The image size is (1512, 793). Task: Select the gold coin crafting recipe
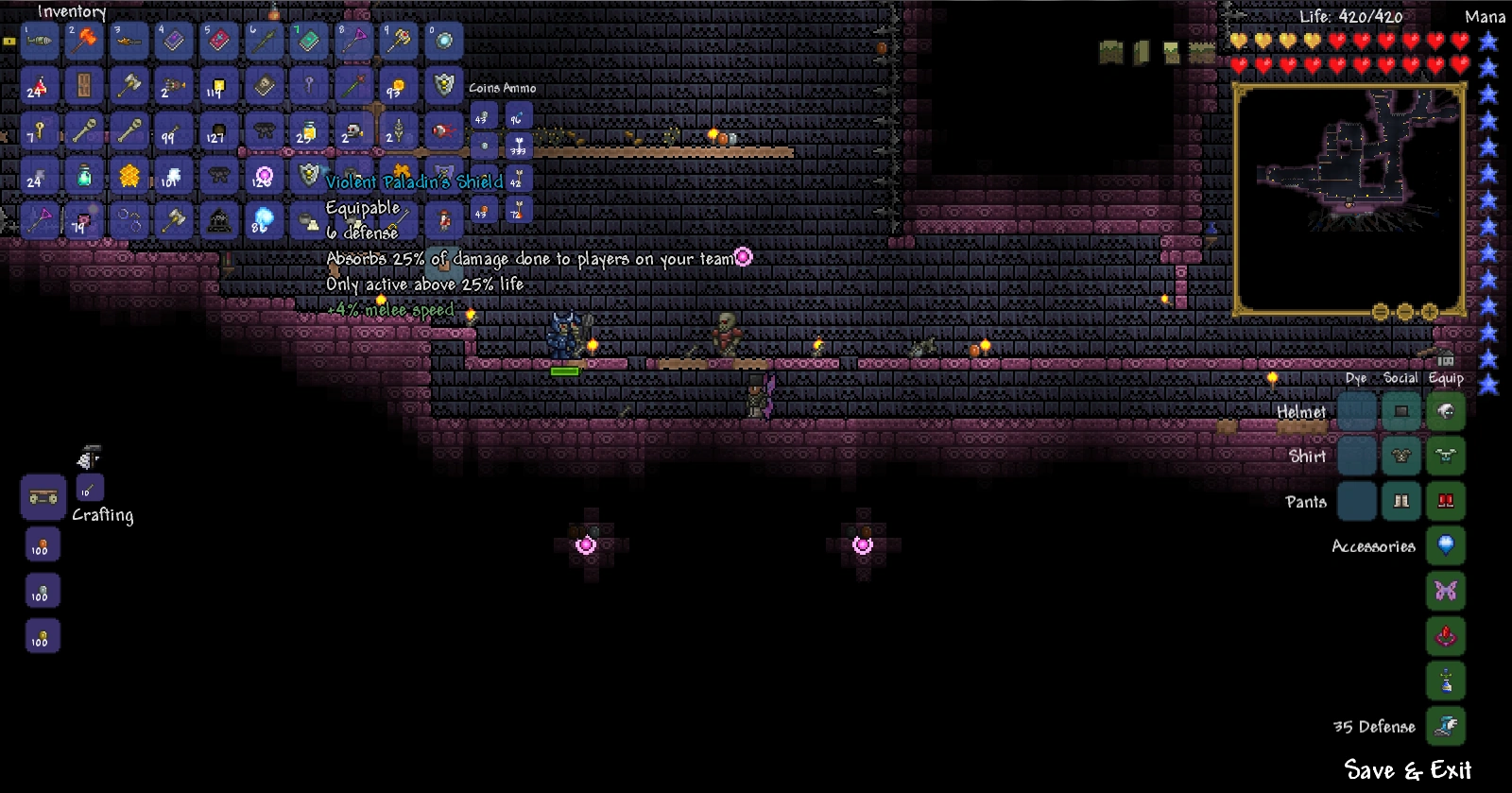point(42,637)
